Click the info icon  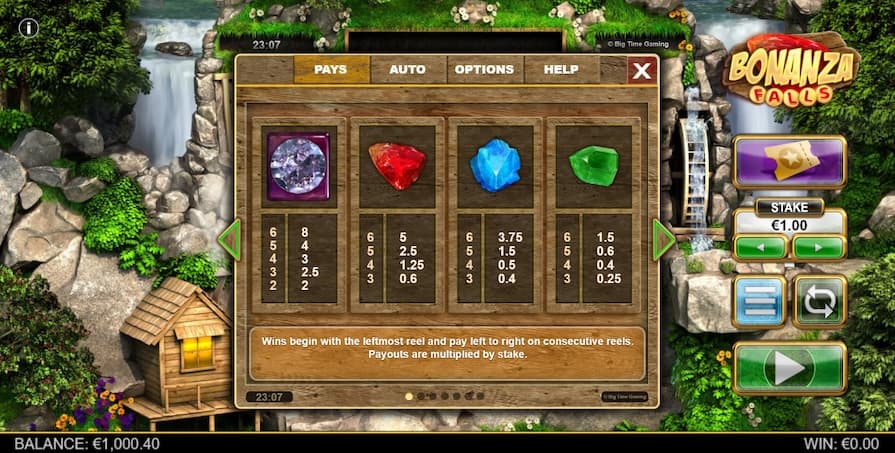click(x=29, y=28)
